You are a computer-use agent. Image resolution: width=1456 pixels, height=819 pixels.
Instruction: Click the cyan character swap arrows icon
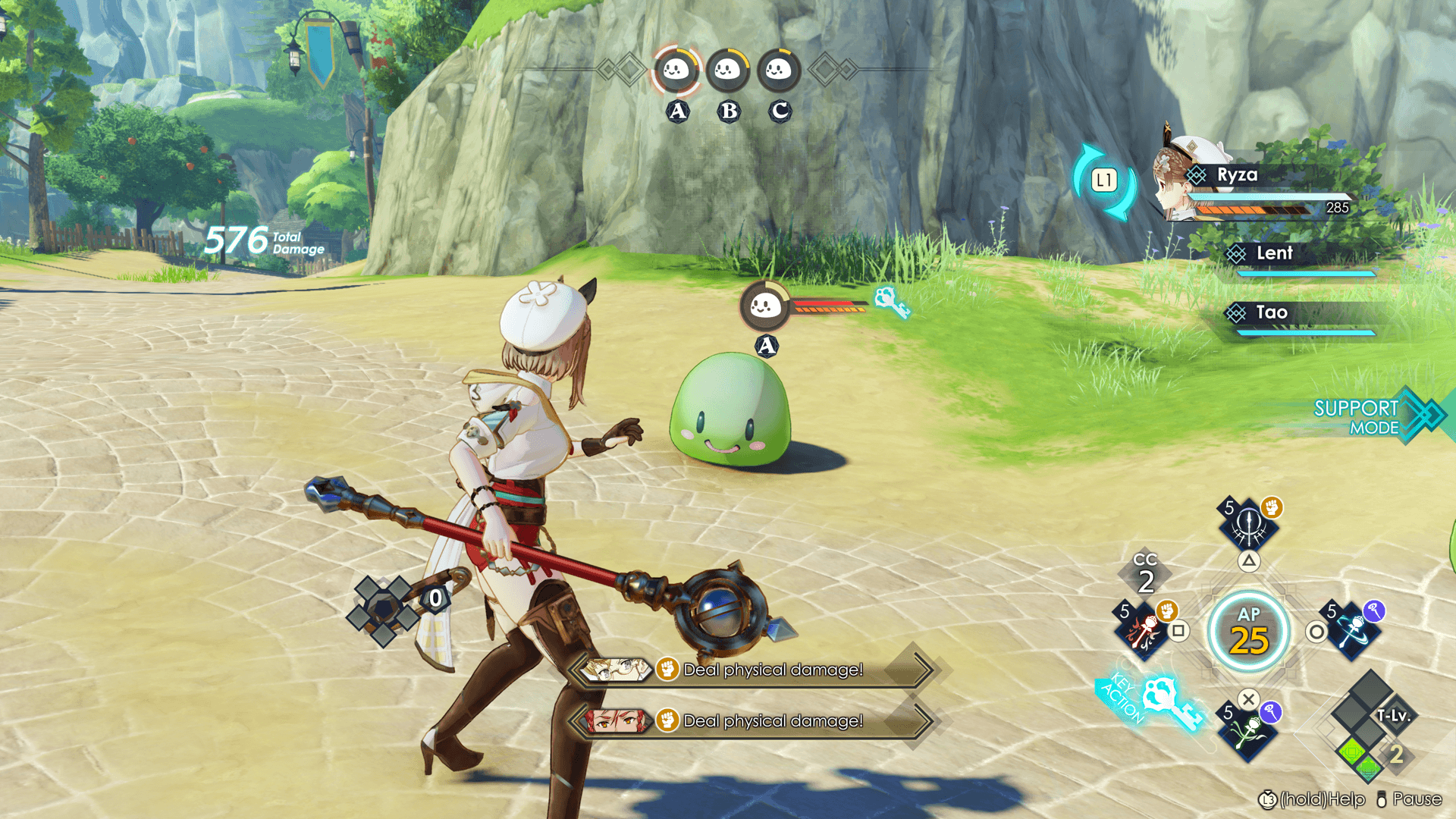[1104, 181]
